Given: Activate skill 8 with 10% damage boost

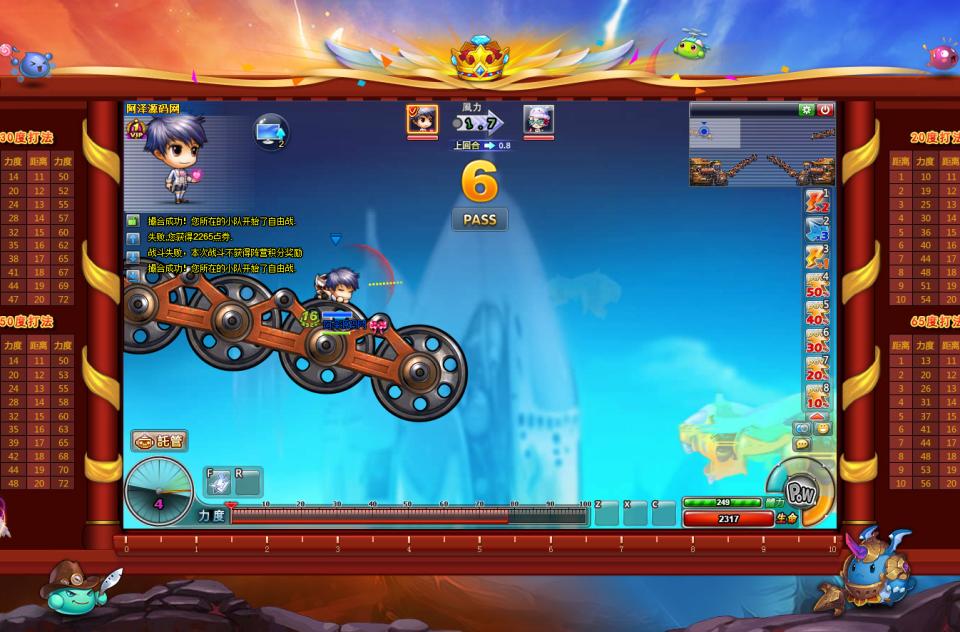Looking at the screenshot, I should pos(817,397).
